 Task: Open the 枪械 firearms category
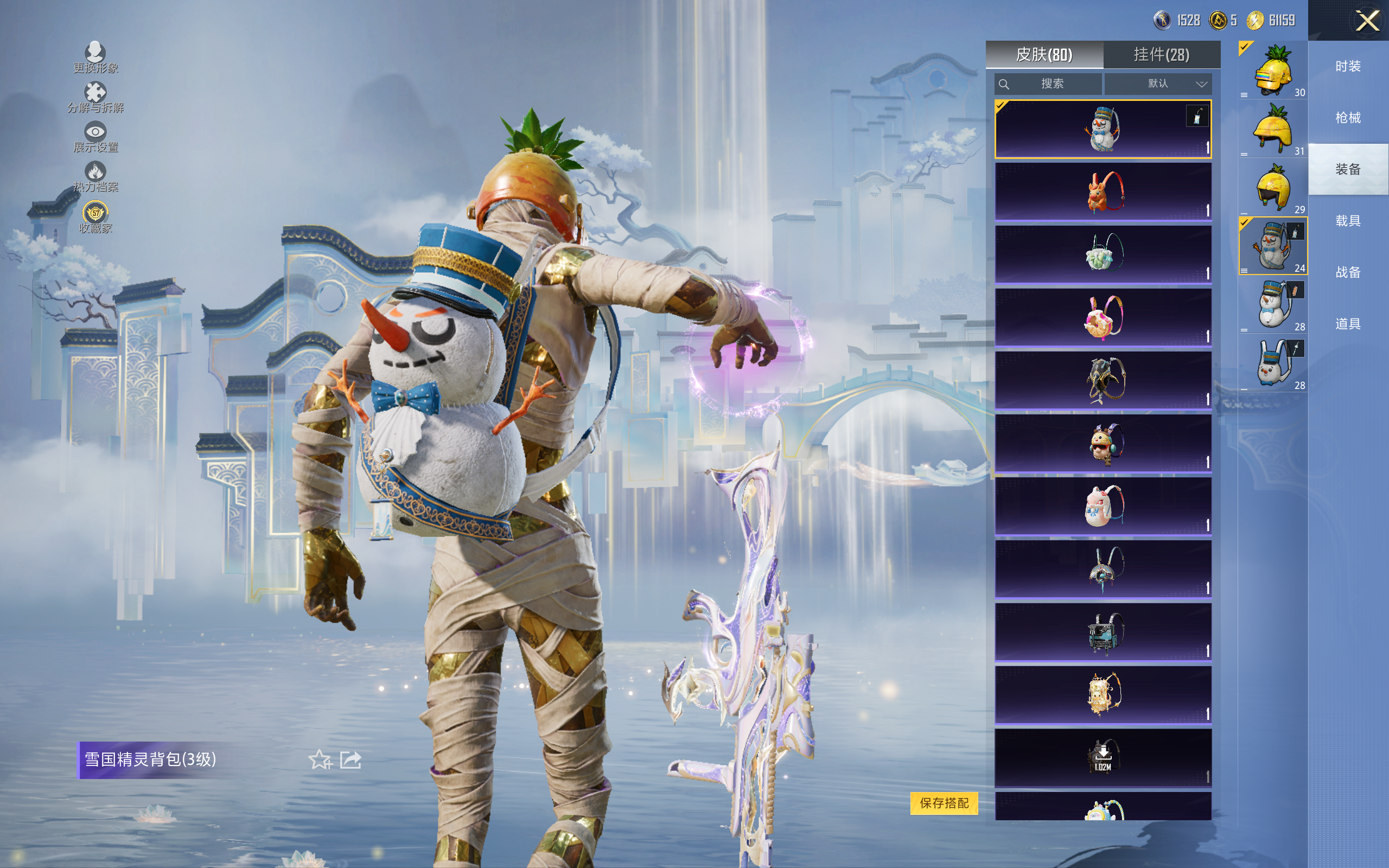point(1348,118)
